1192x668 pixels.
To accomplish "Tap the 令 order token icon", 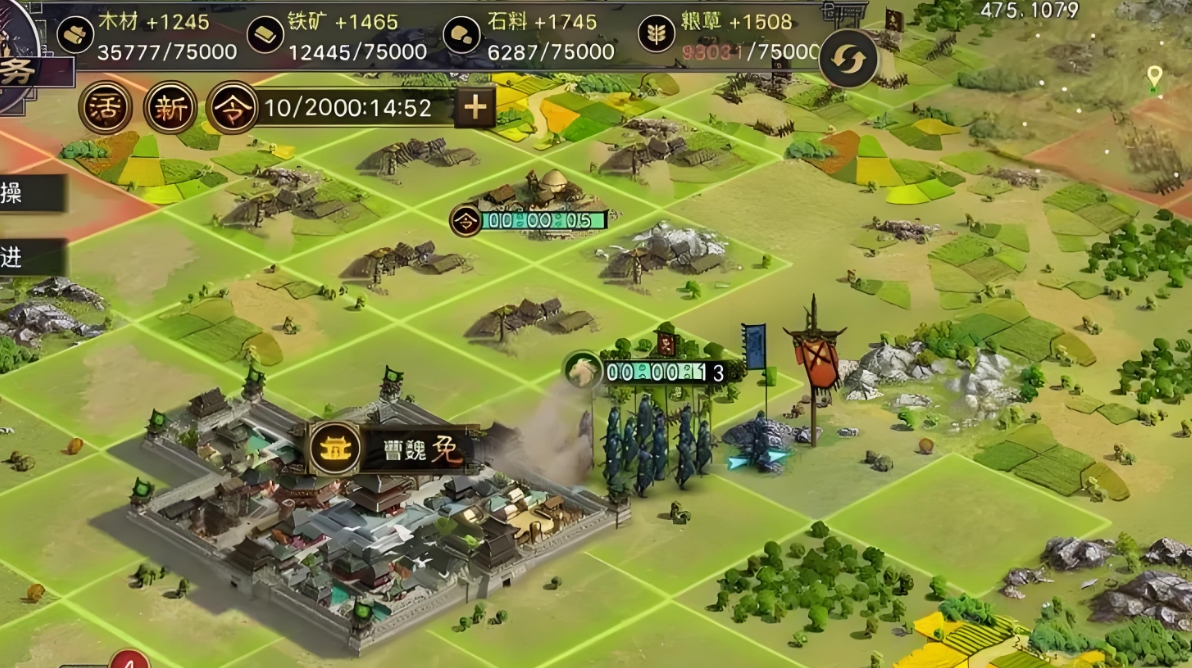I will coord(232,108).
